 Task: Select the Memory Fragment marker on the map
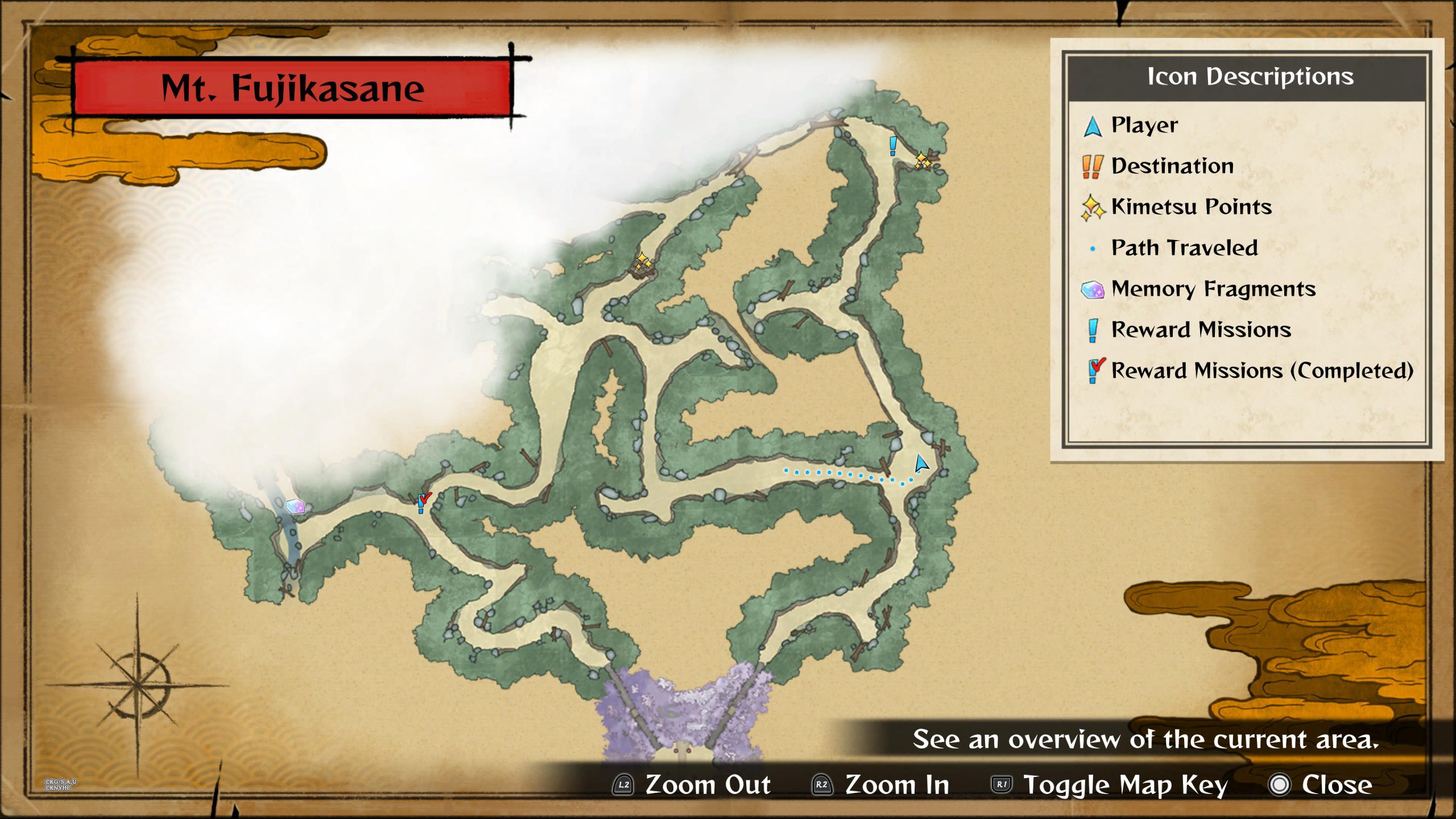pyautogui.click(x=295, y=506)
